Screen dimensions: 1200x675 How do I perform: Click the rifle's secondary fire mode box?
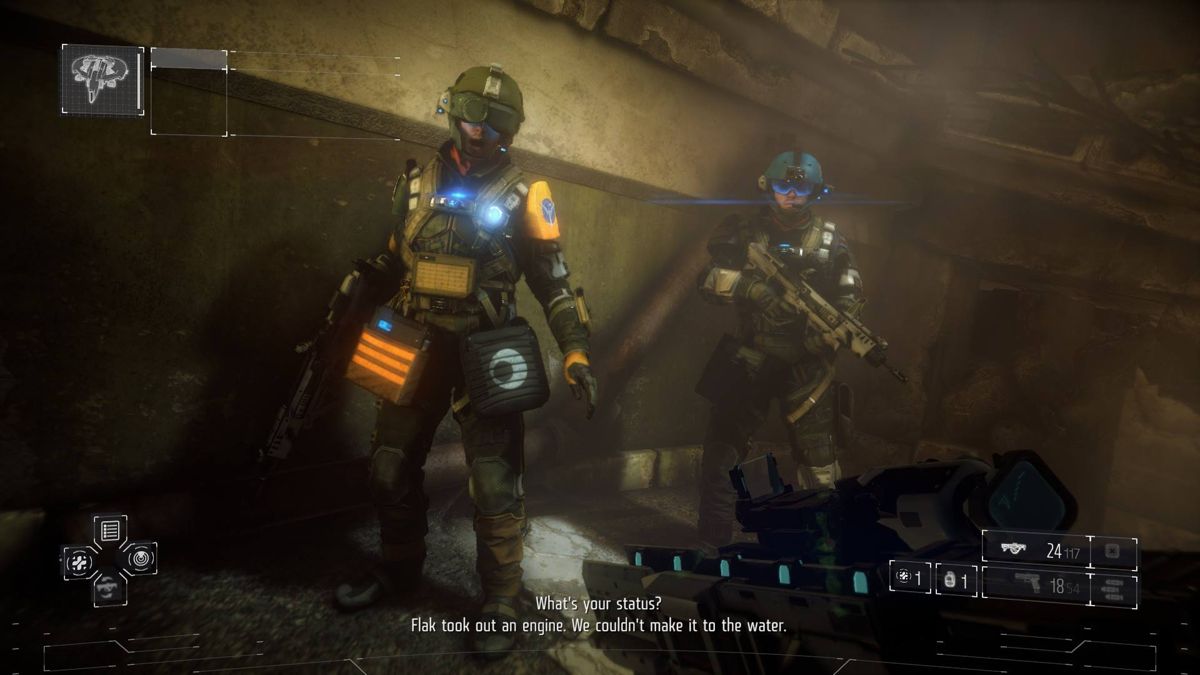[1113, 551]
